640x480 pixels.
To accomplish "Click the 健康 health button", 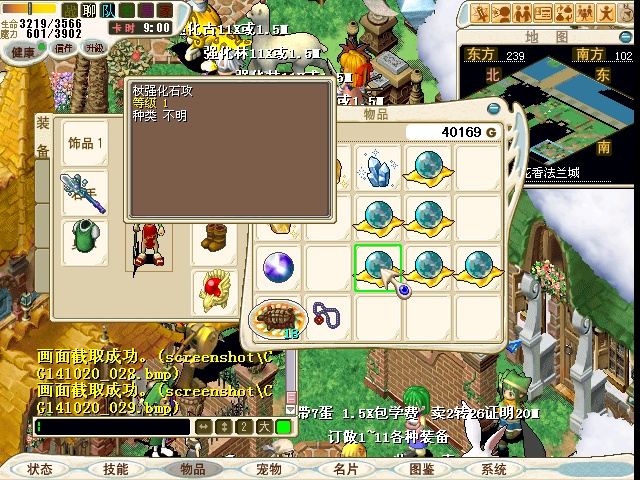I will pos(25,49).
